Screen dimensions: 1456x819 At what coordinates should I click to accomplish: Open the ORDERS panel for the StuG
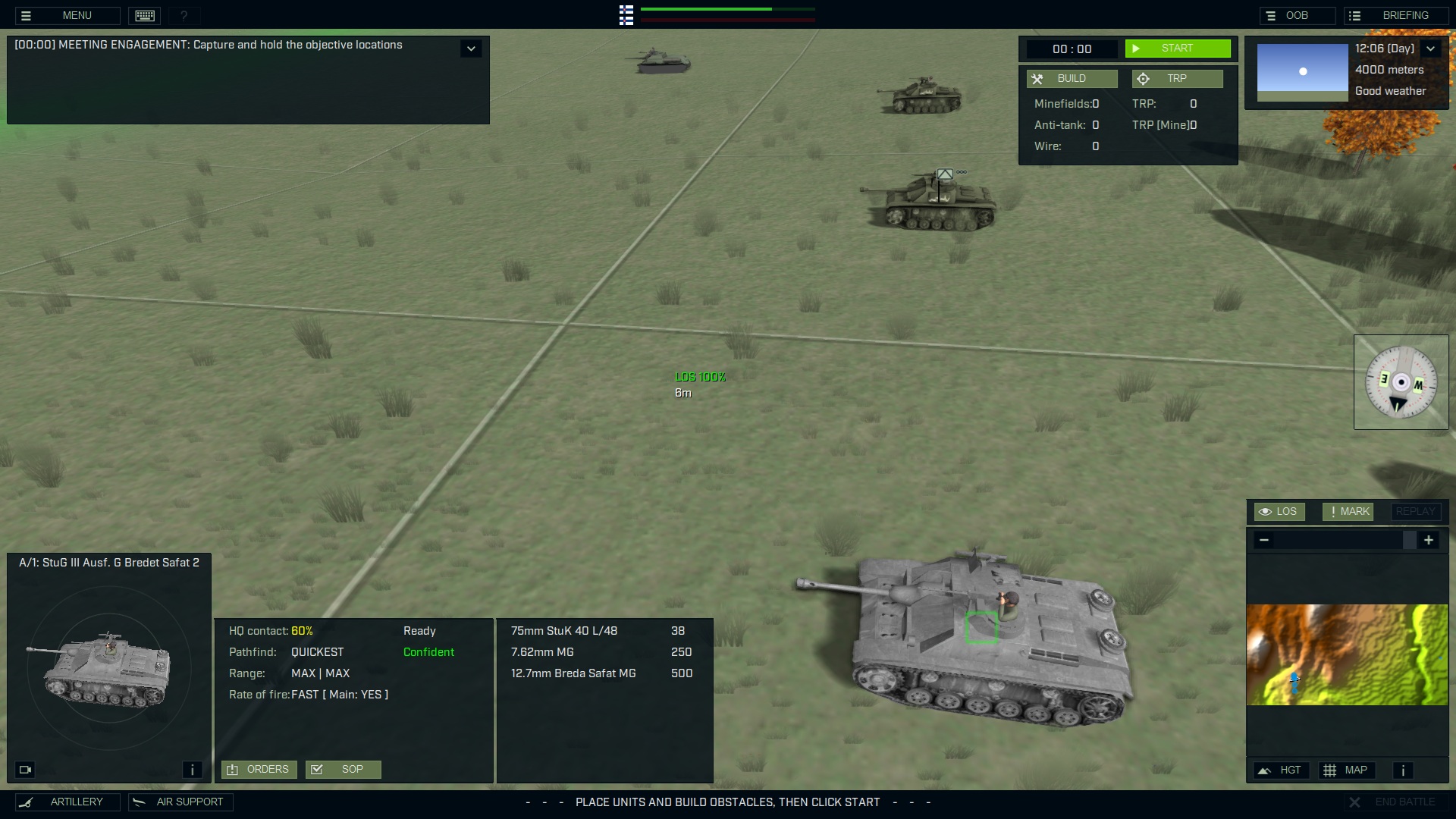coord(259,770)
